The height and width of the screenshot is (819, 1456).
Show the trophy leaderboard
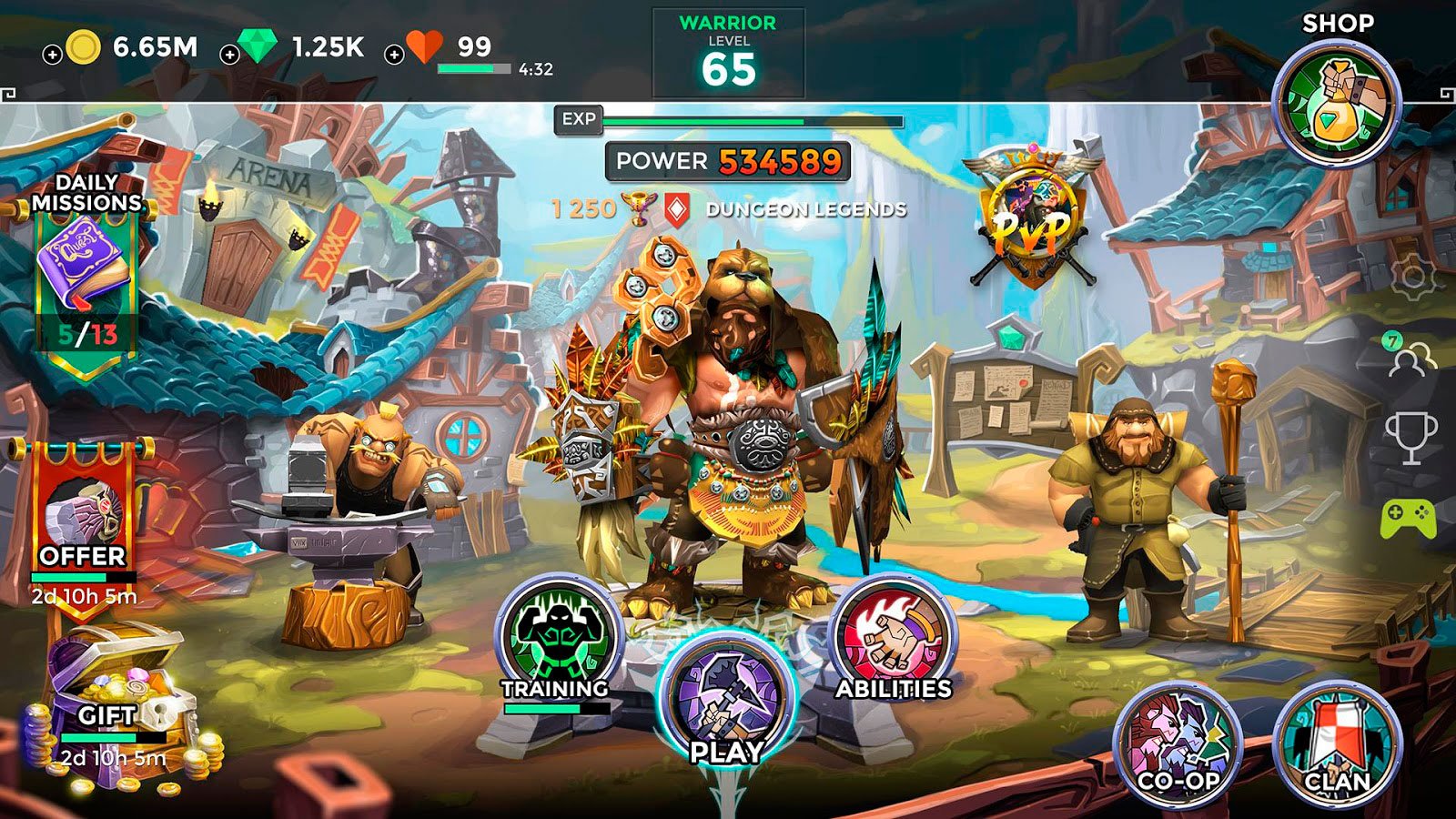pos(1410,437)
